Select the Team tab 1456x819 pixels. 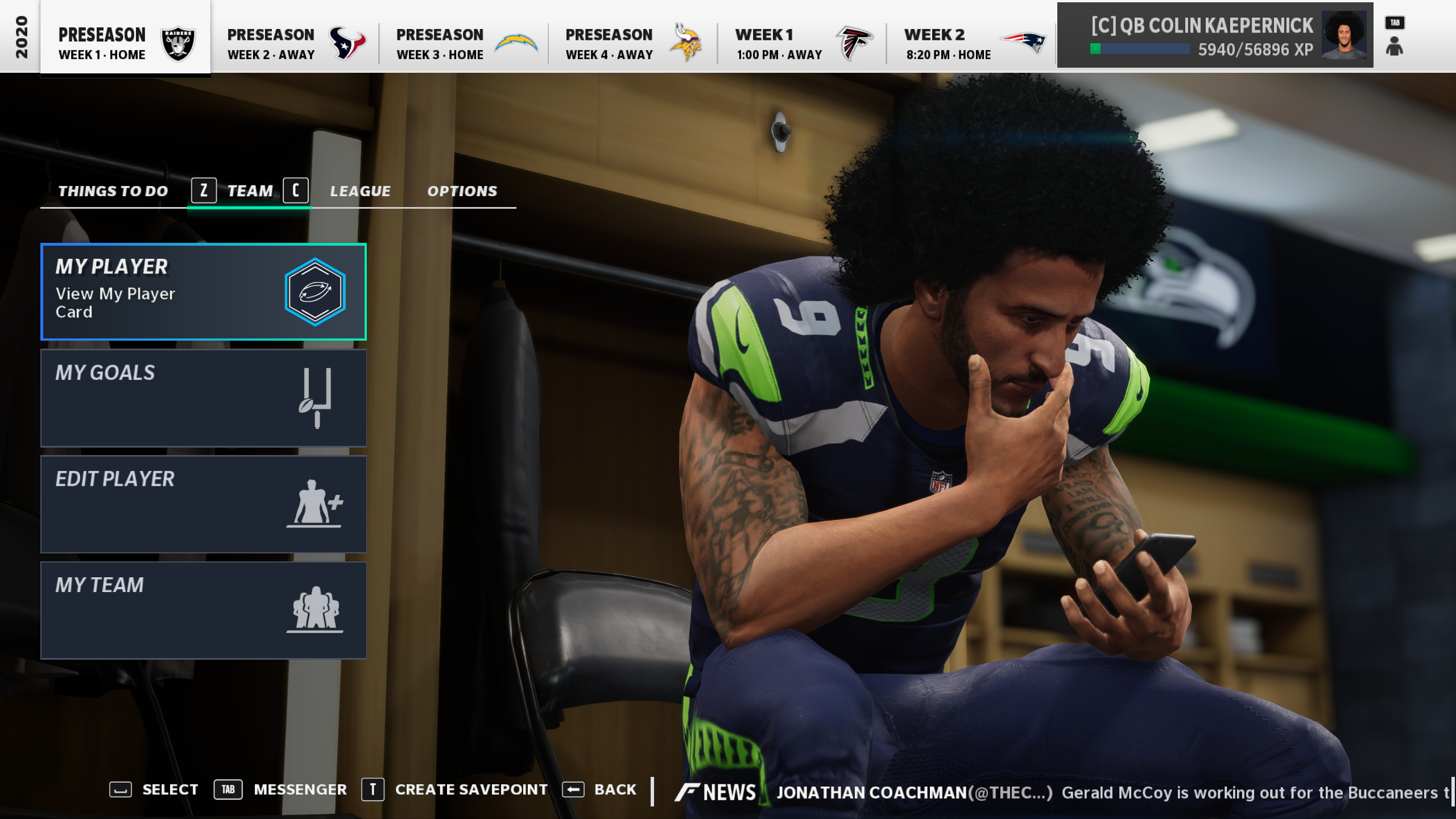pyautogui.click(x=250, y=191)
